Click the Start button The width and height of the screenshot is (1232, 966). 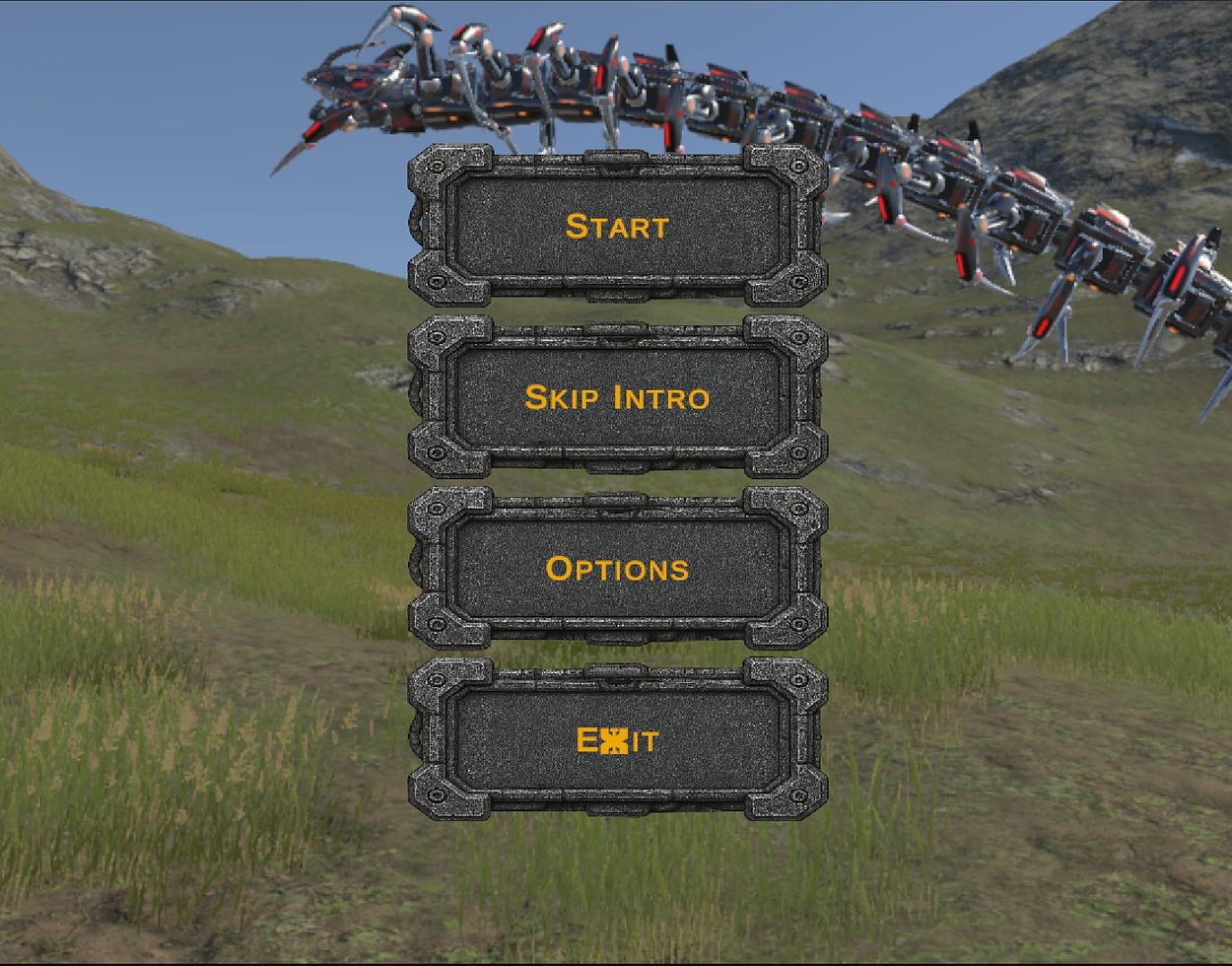617,226
